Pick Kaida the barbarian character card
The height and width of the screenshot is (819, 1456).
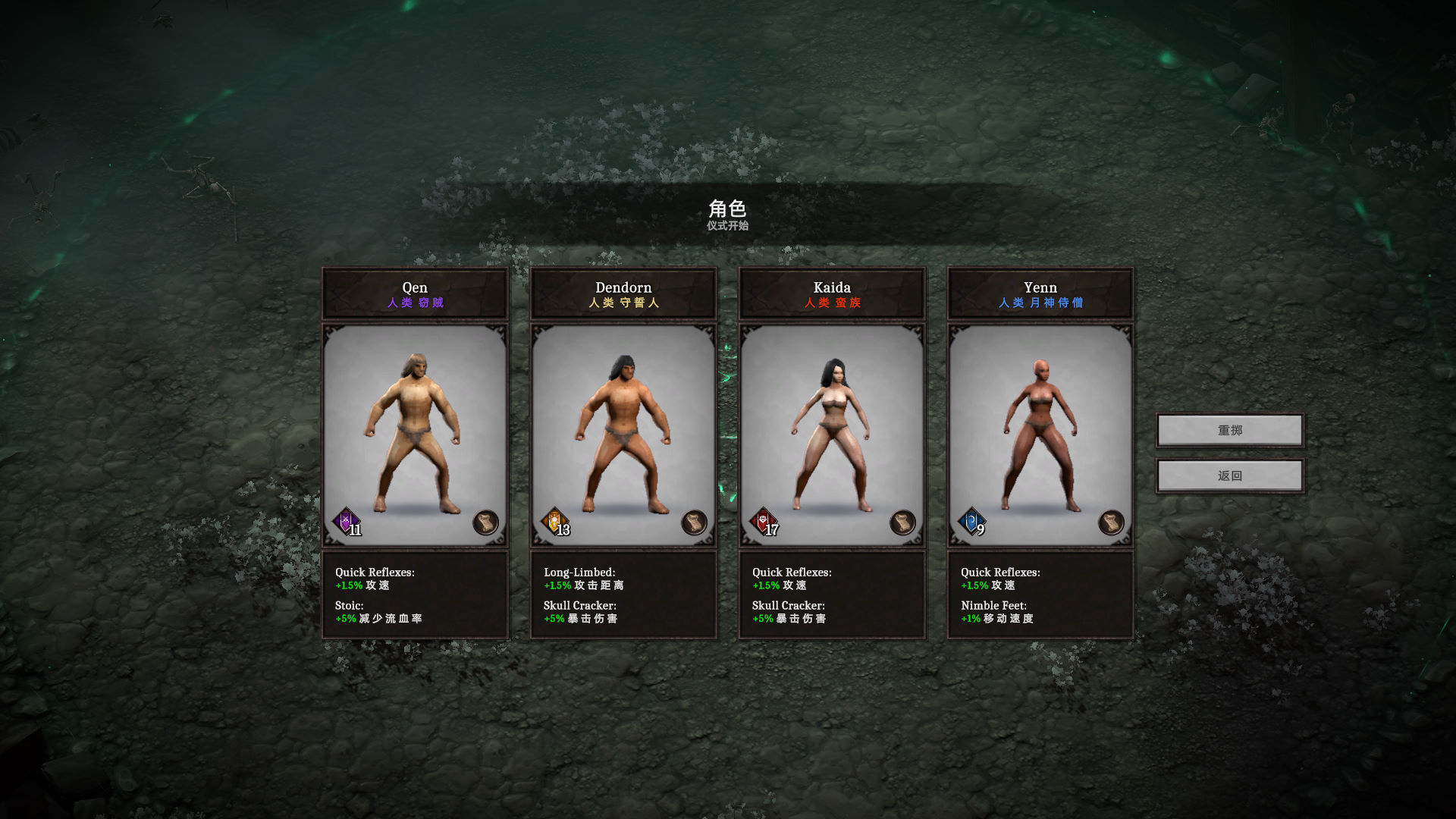coord(832,432)
